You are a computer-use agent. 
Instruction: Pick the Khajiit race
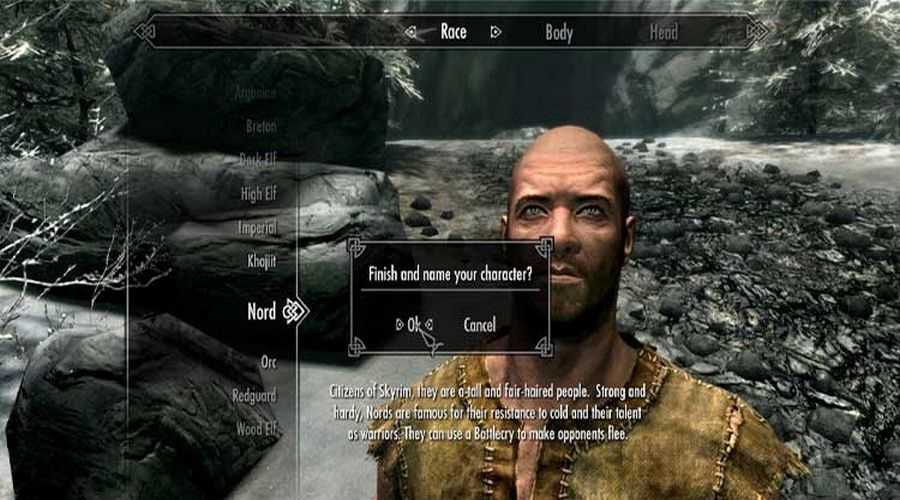[x=262, y=261]
